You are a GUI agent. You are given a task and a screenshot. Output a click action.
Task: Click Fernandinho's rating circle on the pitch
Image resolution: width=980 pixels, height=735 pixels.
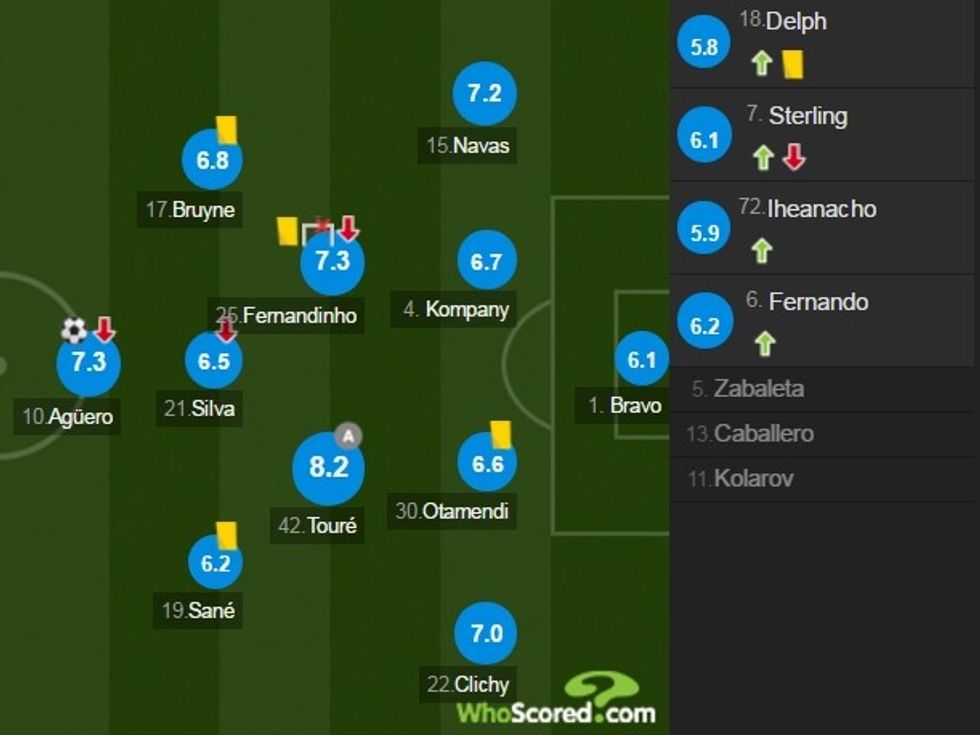332,262
